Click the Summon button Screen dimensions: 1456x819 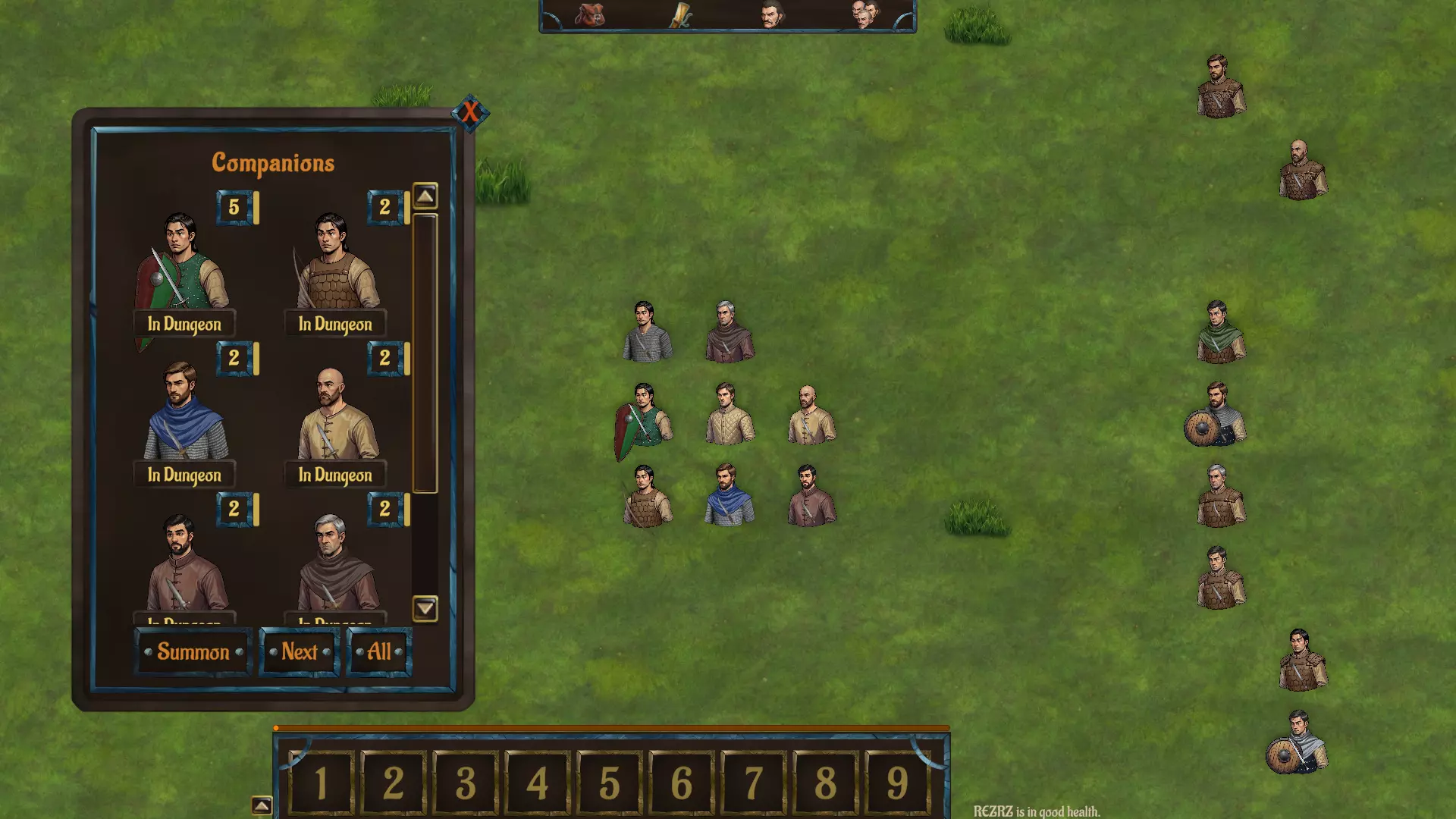click(x=193, y=651)
